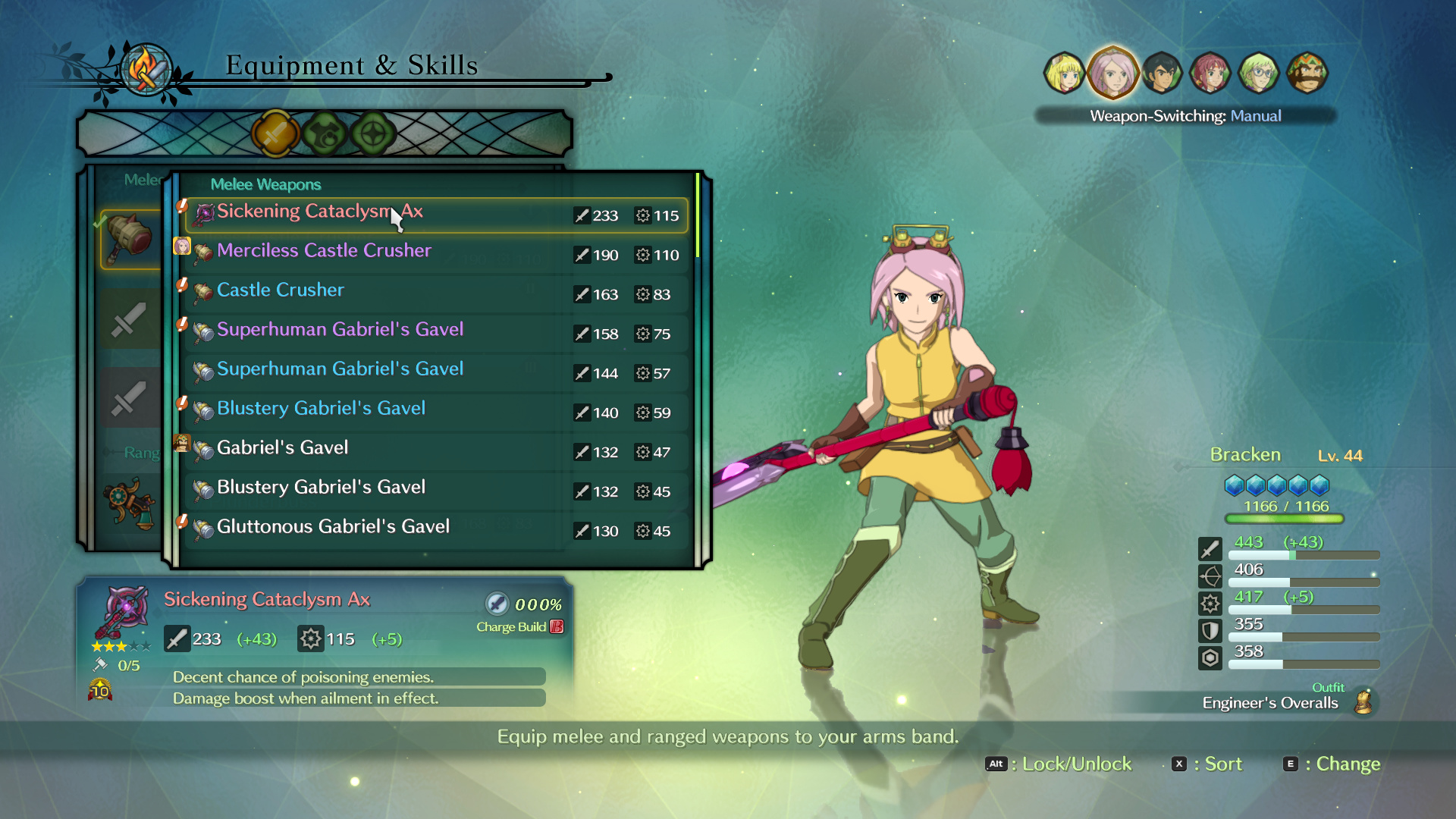Pick Blustery Gabriel's Gavel with 132 attack

point(436,491)
